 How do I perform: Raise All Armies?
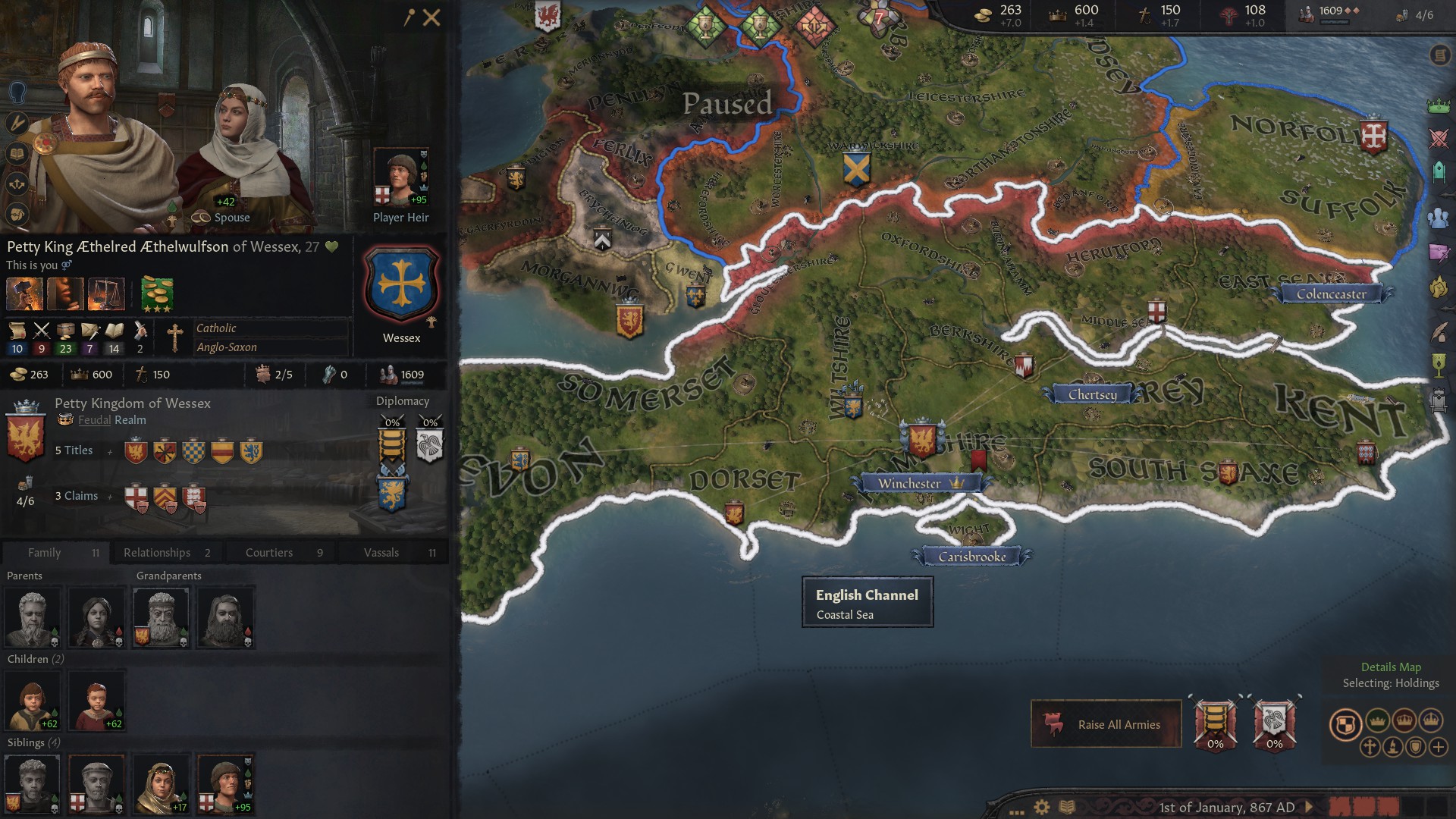1106,724
